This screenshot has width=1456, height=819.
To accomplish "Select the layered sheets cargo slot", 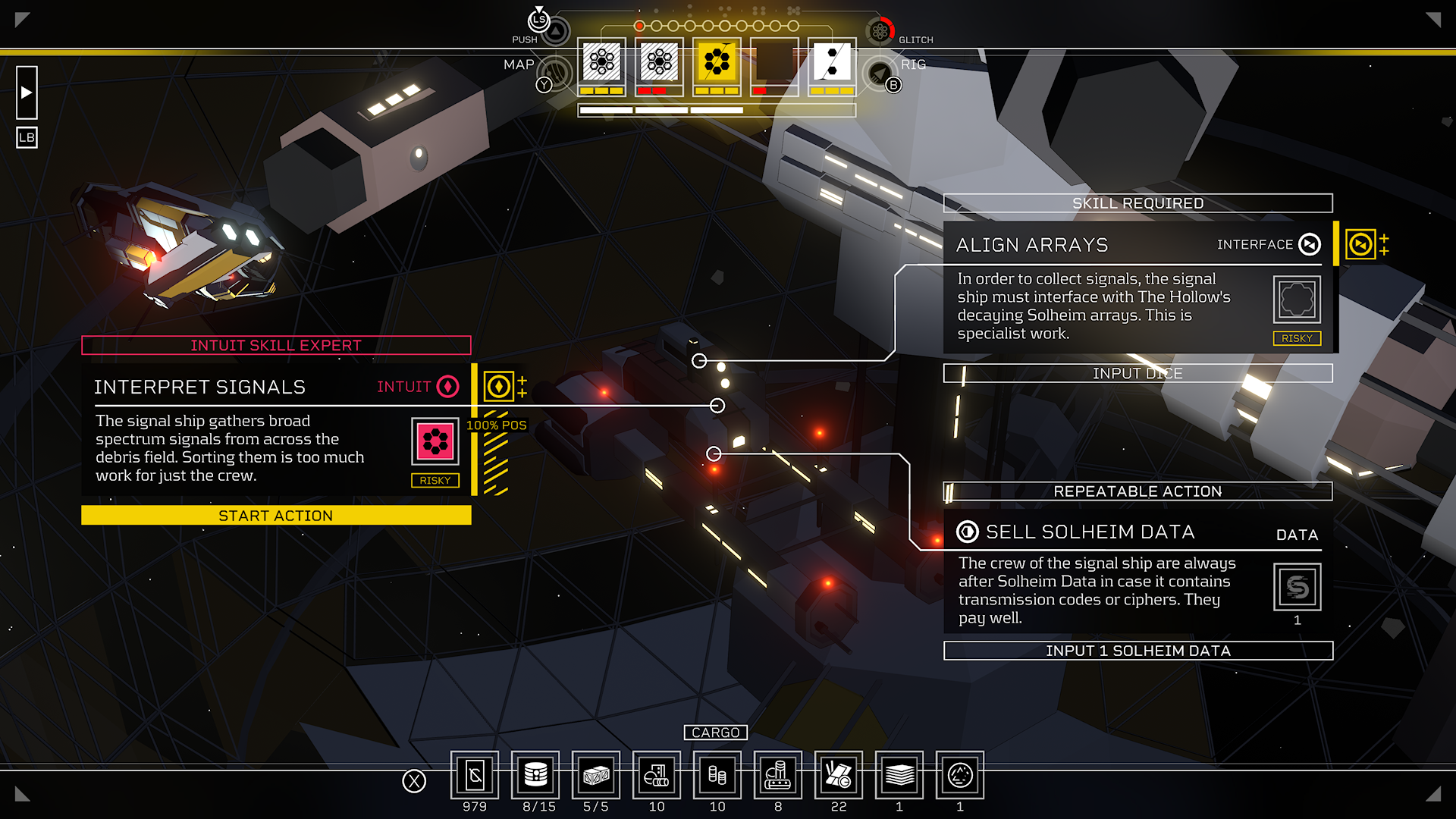I will point(899,775).
